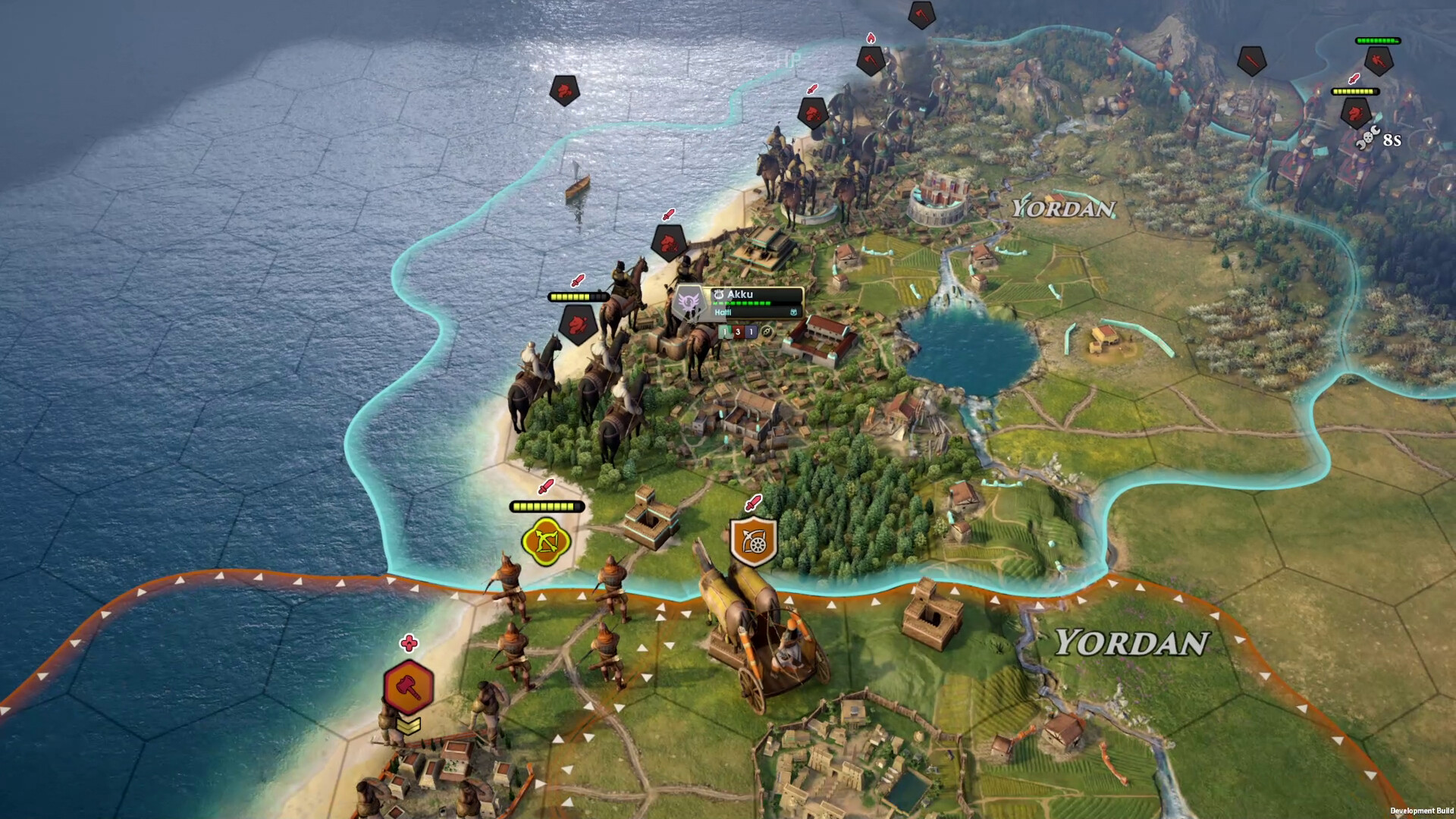Click the circular link icon beside Akku's stat badges
1456x819 pixels.
coord(767,332)
